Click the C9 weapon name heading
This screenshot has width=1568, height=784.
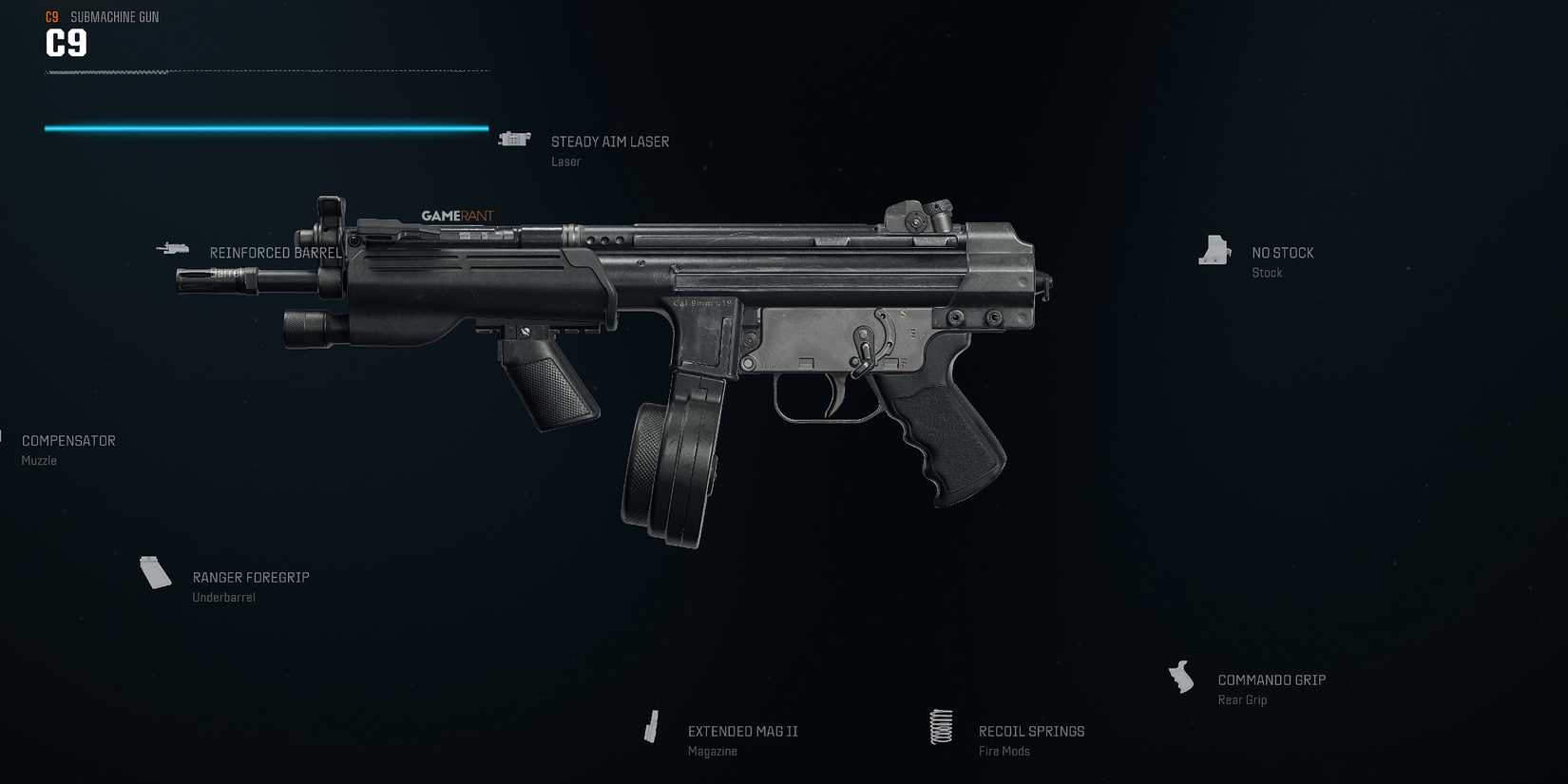pyautogui.click(x=65, y=43)
